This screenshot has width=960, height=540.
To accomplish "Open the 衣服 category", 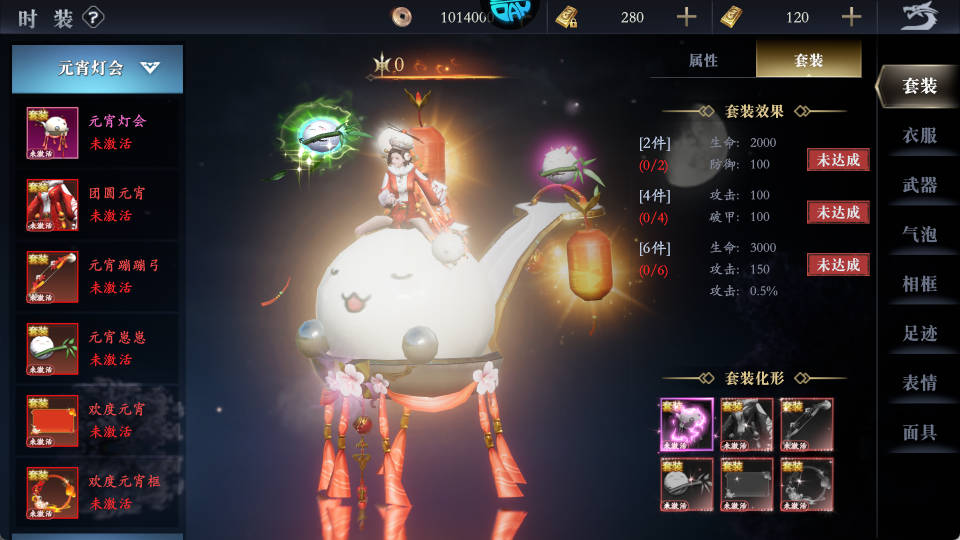I will pyautogui.click(x=919, y=136).
